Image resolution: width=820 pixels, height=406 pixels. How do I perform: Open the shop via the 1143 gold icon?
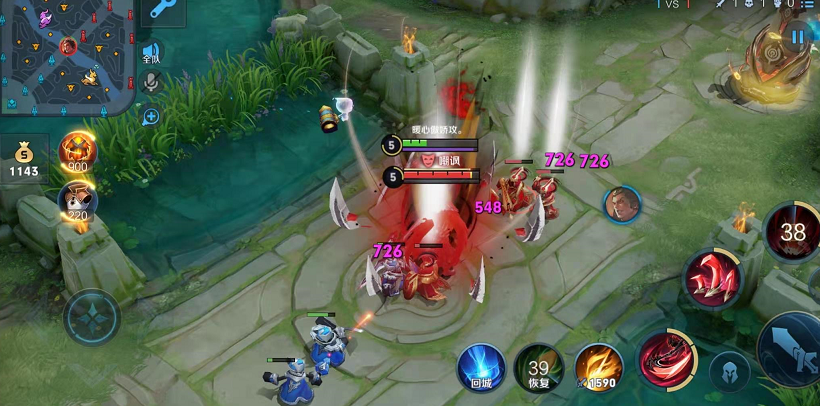click(x=24, y=158)
